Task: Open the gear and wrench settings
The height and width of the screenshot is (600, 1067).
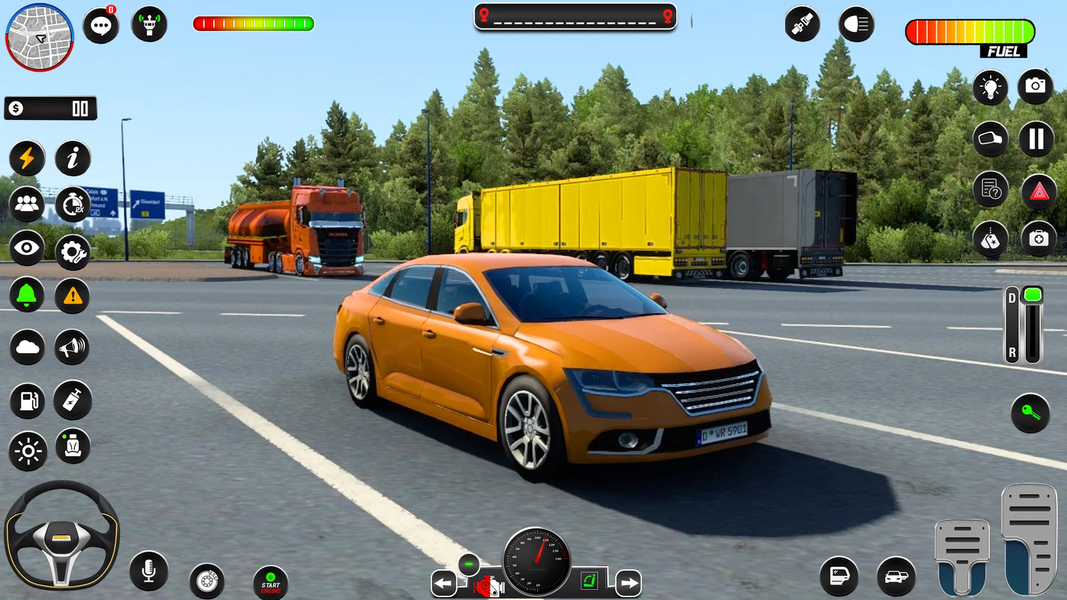Action: [72, 251]
